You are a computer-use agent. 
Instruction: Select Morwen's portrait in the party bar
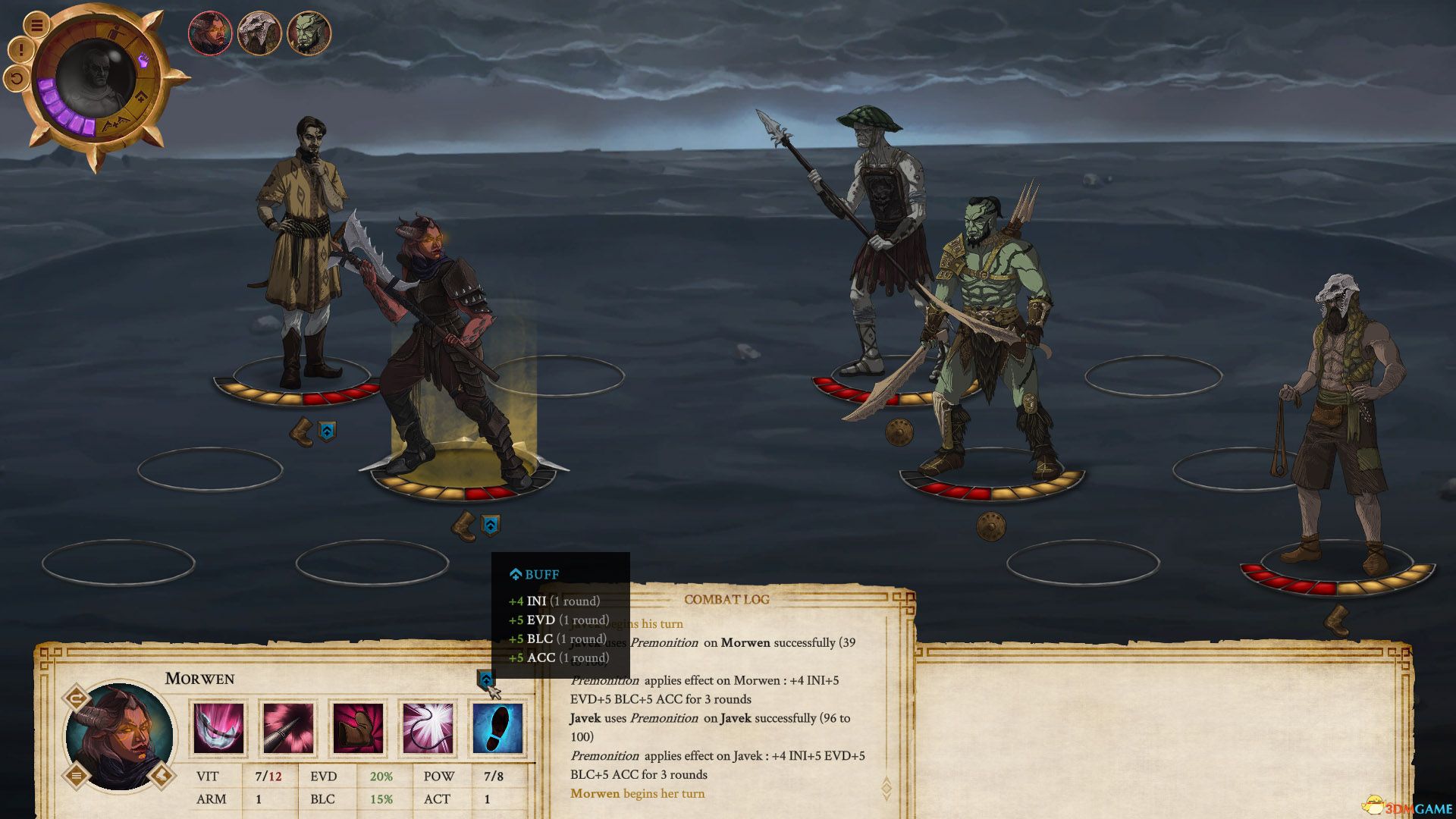pyautogui.click(x=210, y=33)
